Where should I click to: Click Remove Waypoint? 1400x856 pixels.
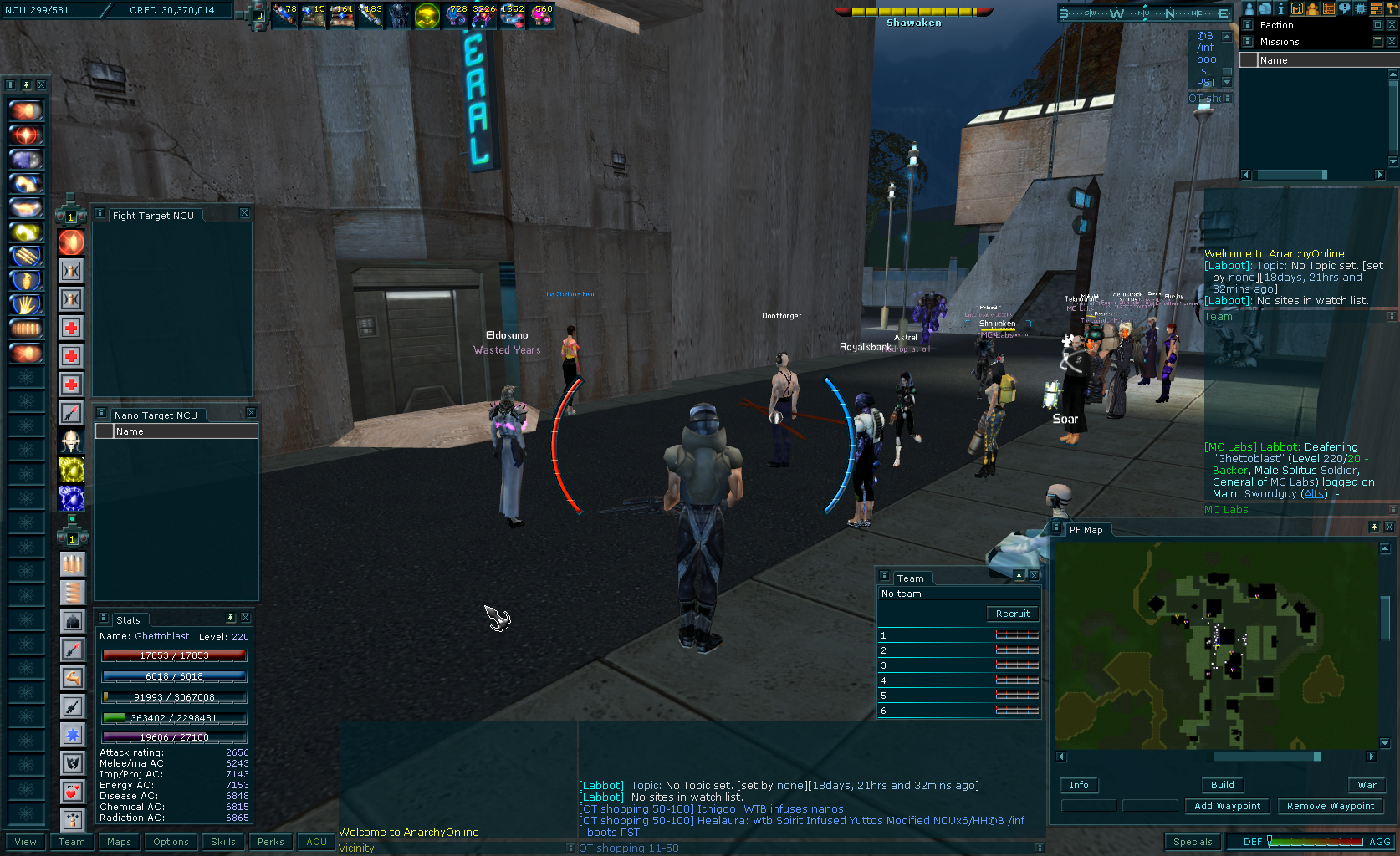[1330, 806]
